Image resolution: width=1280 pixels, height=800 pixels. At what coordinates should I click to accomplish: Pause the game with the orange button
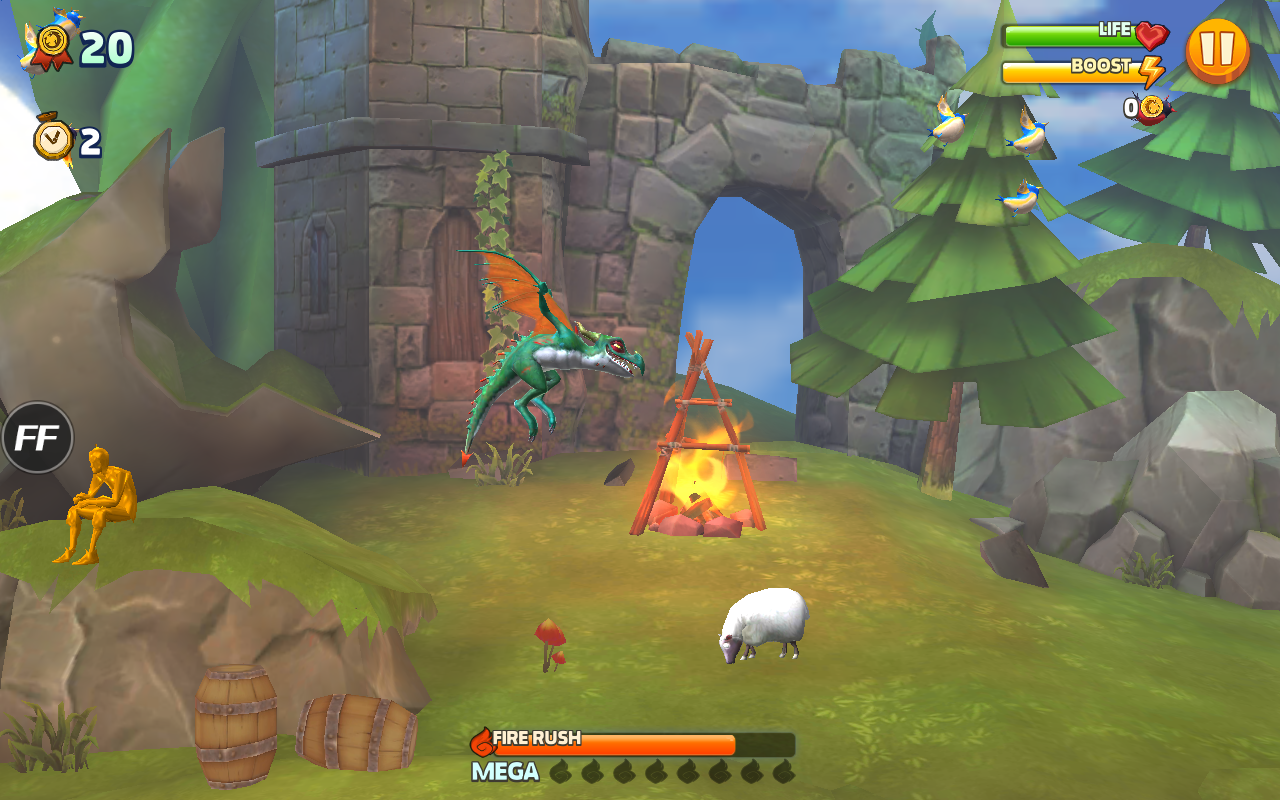coord(1217,50)
